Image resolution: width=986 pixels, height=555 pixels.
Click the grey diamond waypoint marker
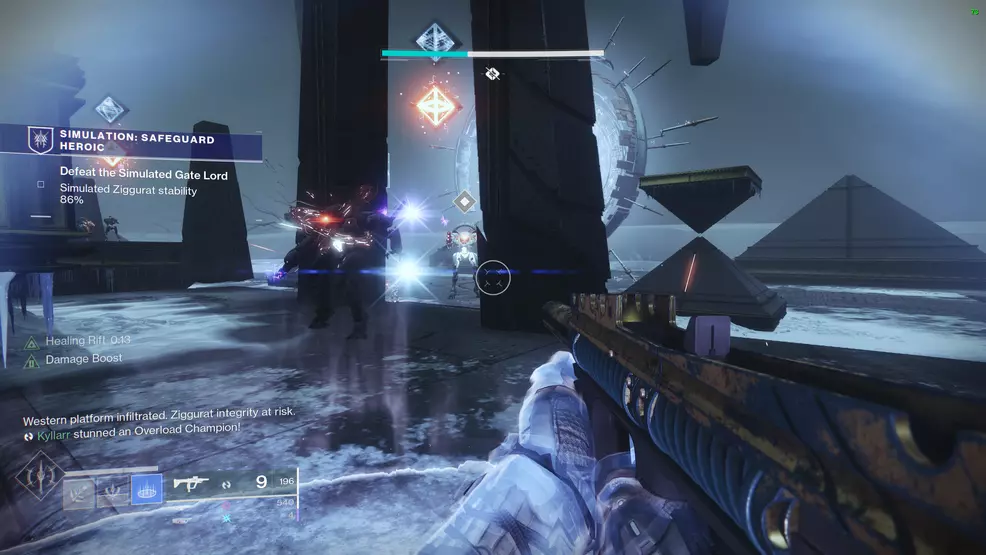pyautogui.click(x=463, y=202)
